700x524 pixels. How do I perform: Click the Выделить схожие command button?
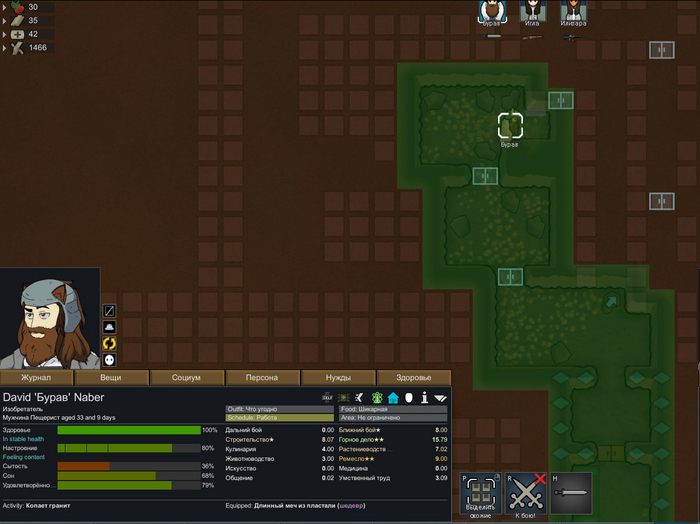(480, 493)
